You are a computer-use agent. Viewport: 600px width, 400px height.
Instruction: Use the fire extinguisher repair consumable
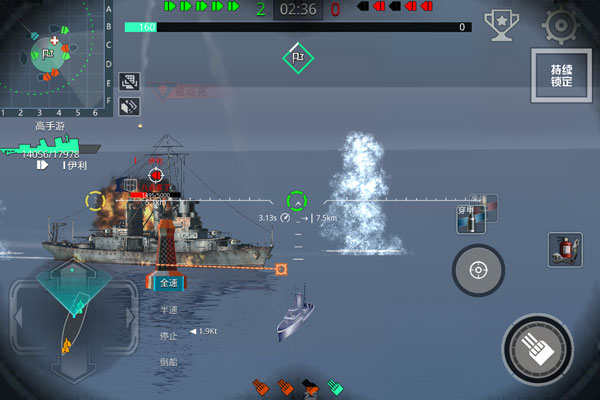[x=564, y=249]
